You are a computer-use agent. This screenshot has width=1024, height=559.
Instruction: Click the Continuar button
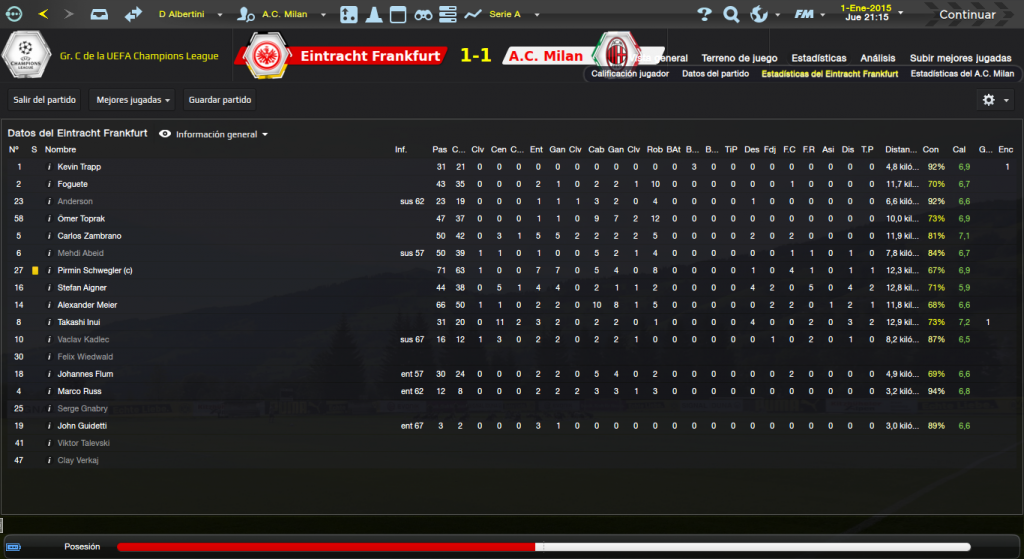pos(967,15)
